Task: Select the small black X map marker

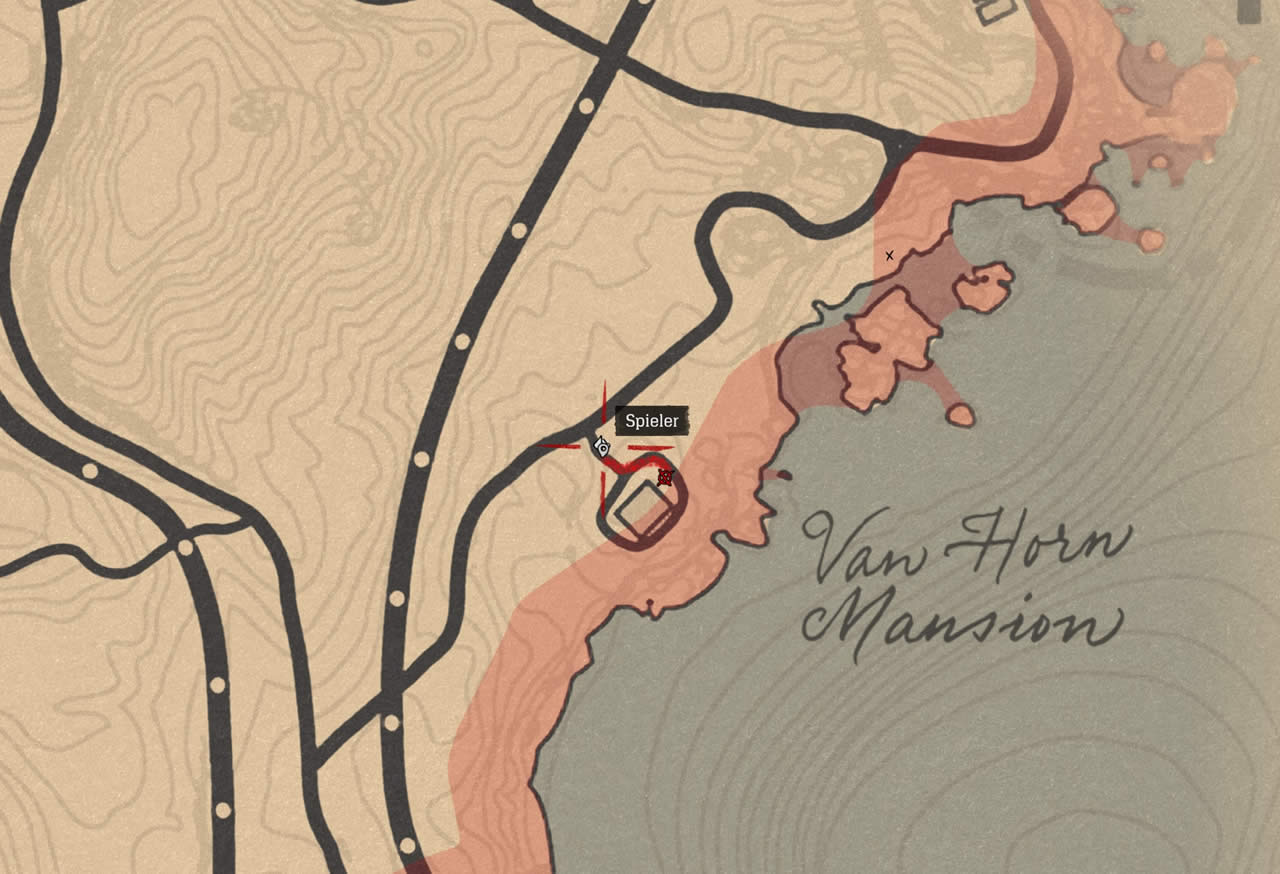Action: point(889,256)
